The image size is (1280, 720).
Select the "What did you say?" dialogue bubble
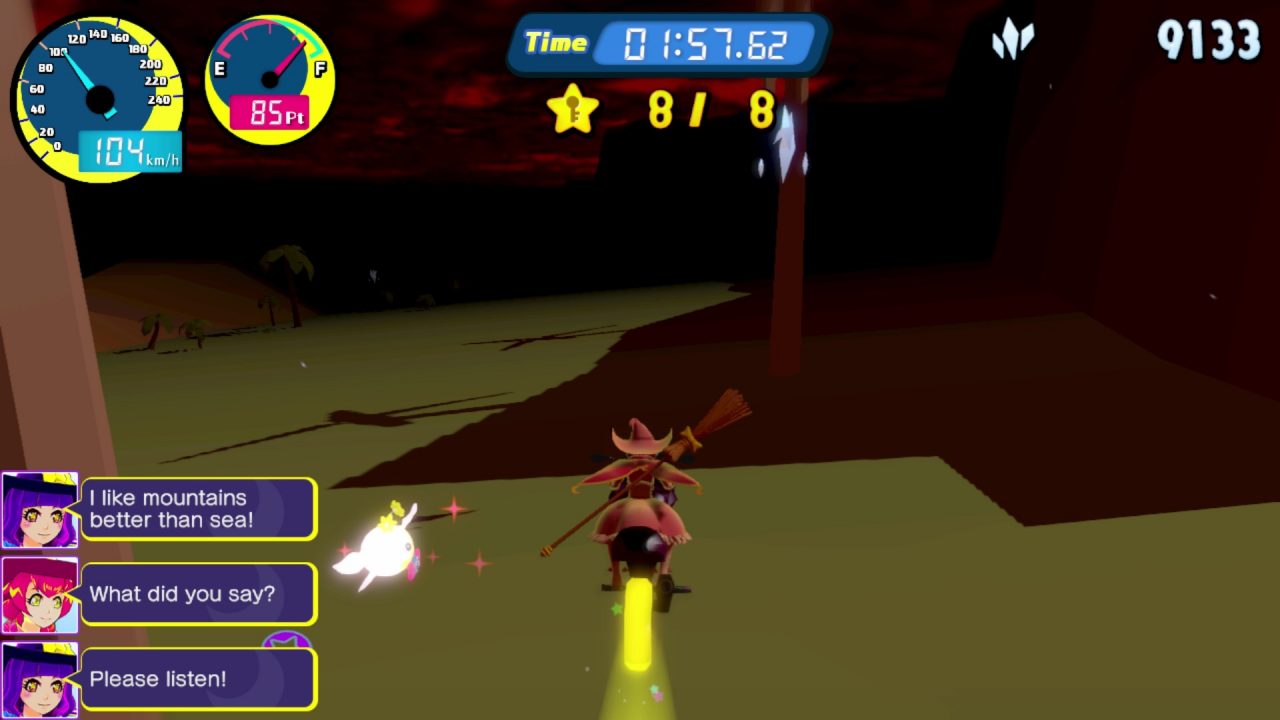198,594
